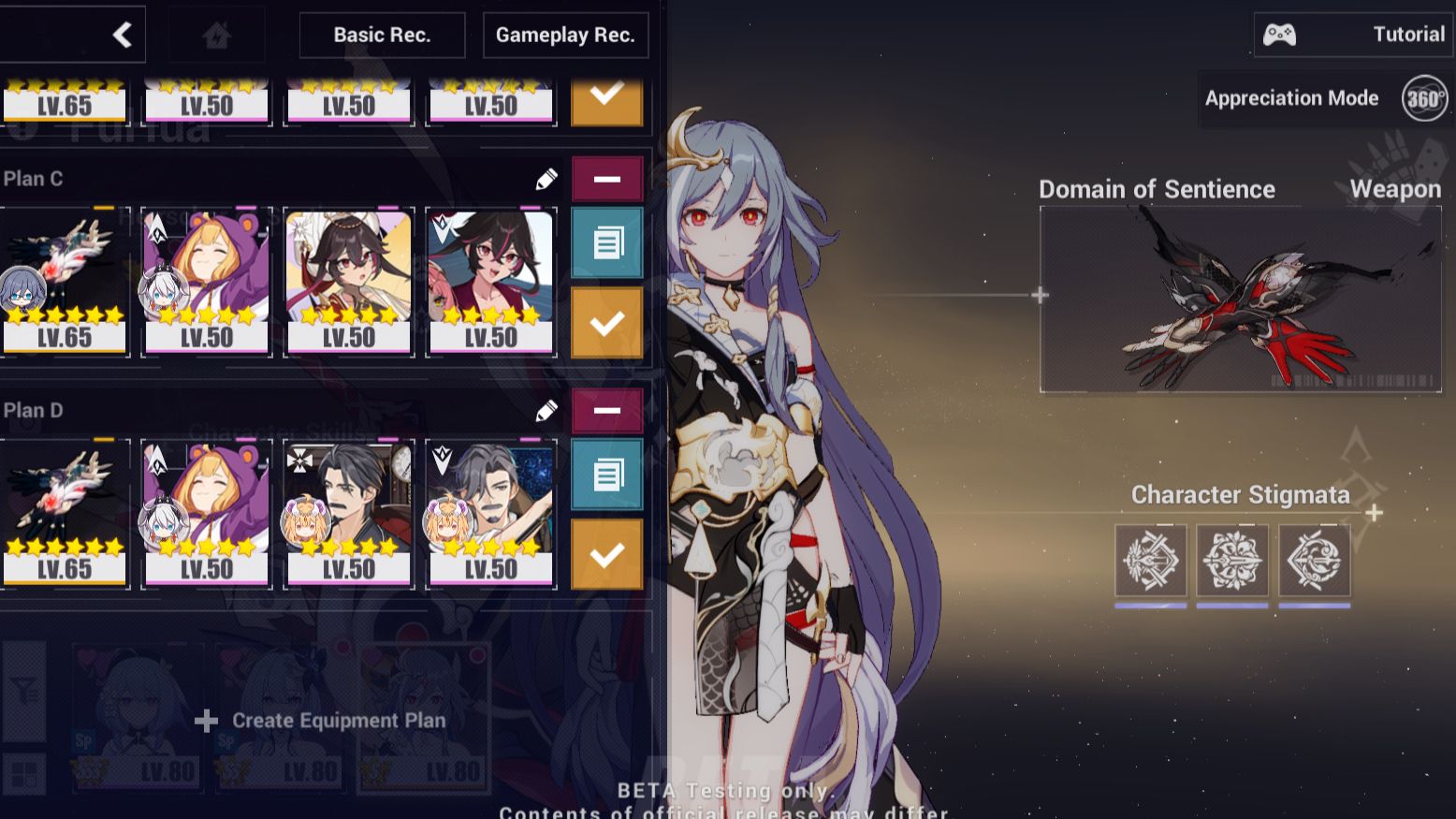Apply Plan D with its orange checkmark

[606, 554]
